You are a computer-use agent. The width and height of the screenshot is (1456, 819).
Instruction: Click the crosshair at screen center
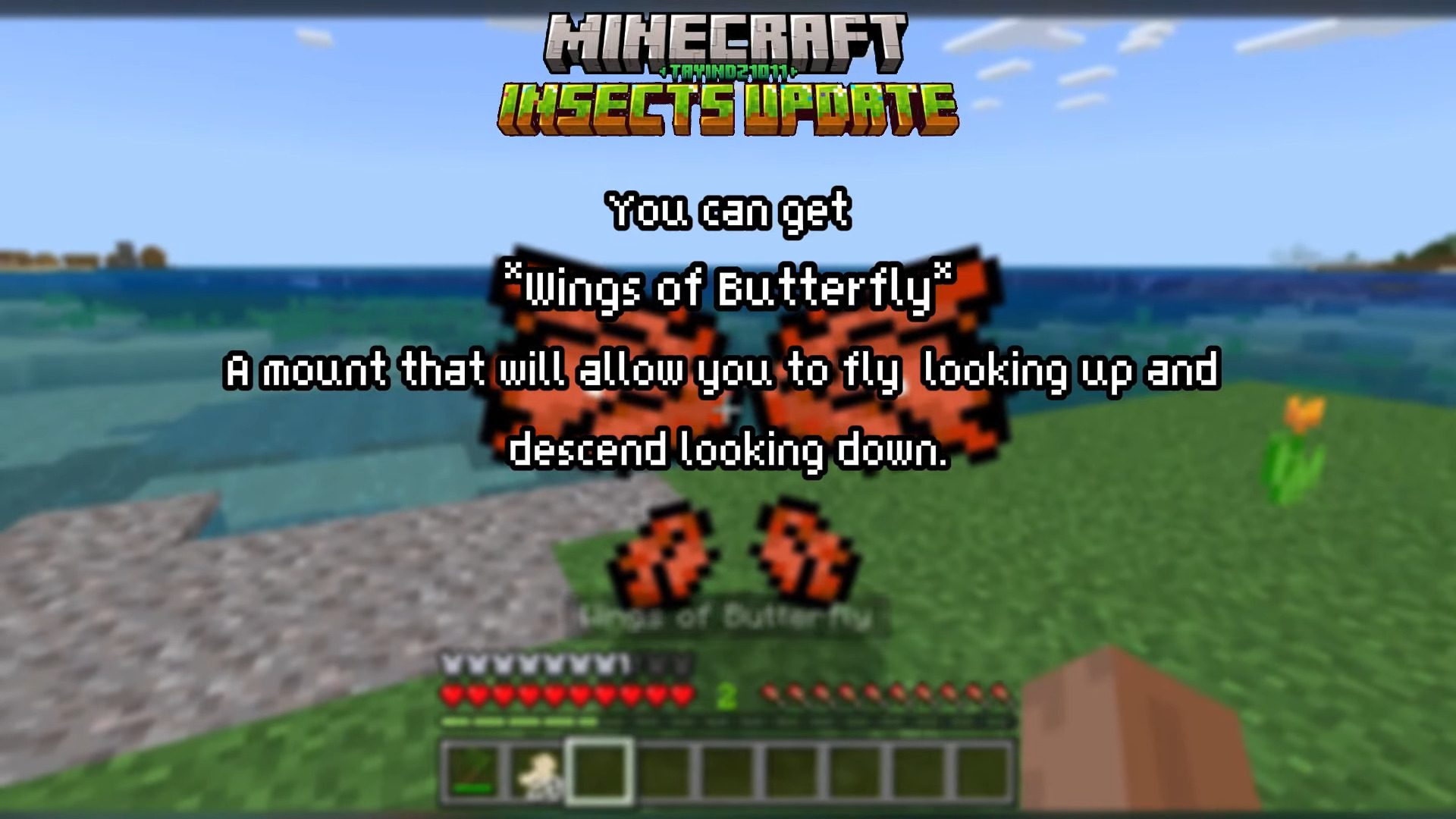728,409
